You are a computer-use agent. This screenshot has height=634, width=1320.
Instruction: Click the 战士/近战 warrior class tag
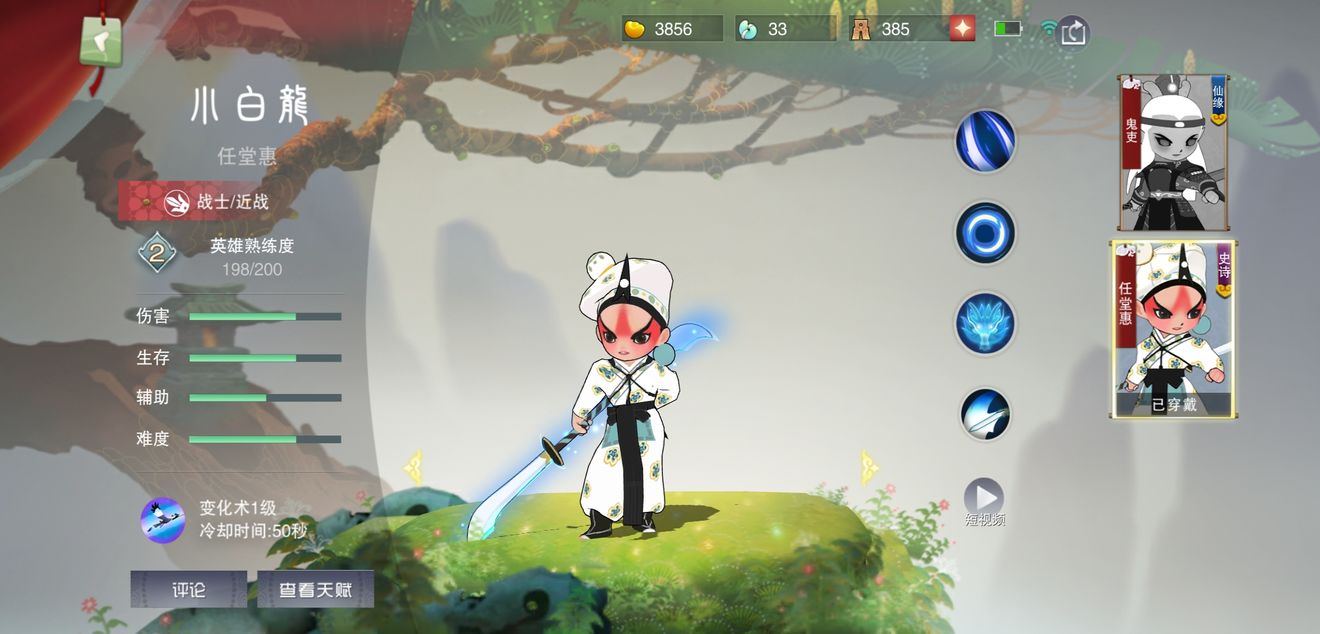click(x=218, y=201)
